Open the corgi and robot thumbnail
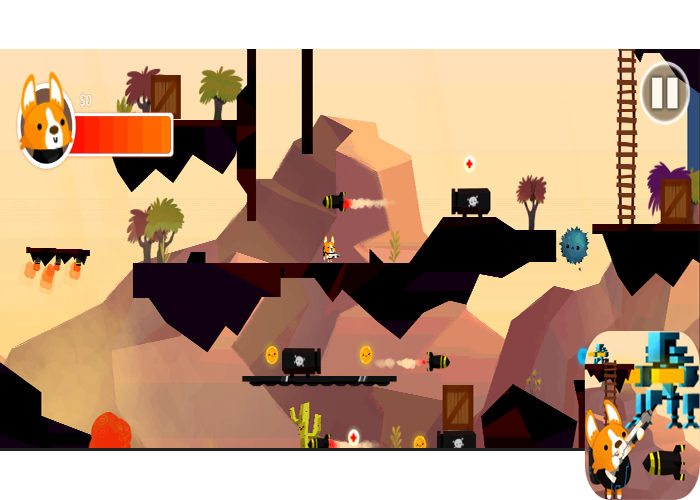 (642, 414)
